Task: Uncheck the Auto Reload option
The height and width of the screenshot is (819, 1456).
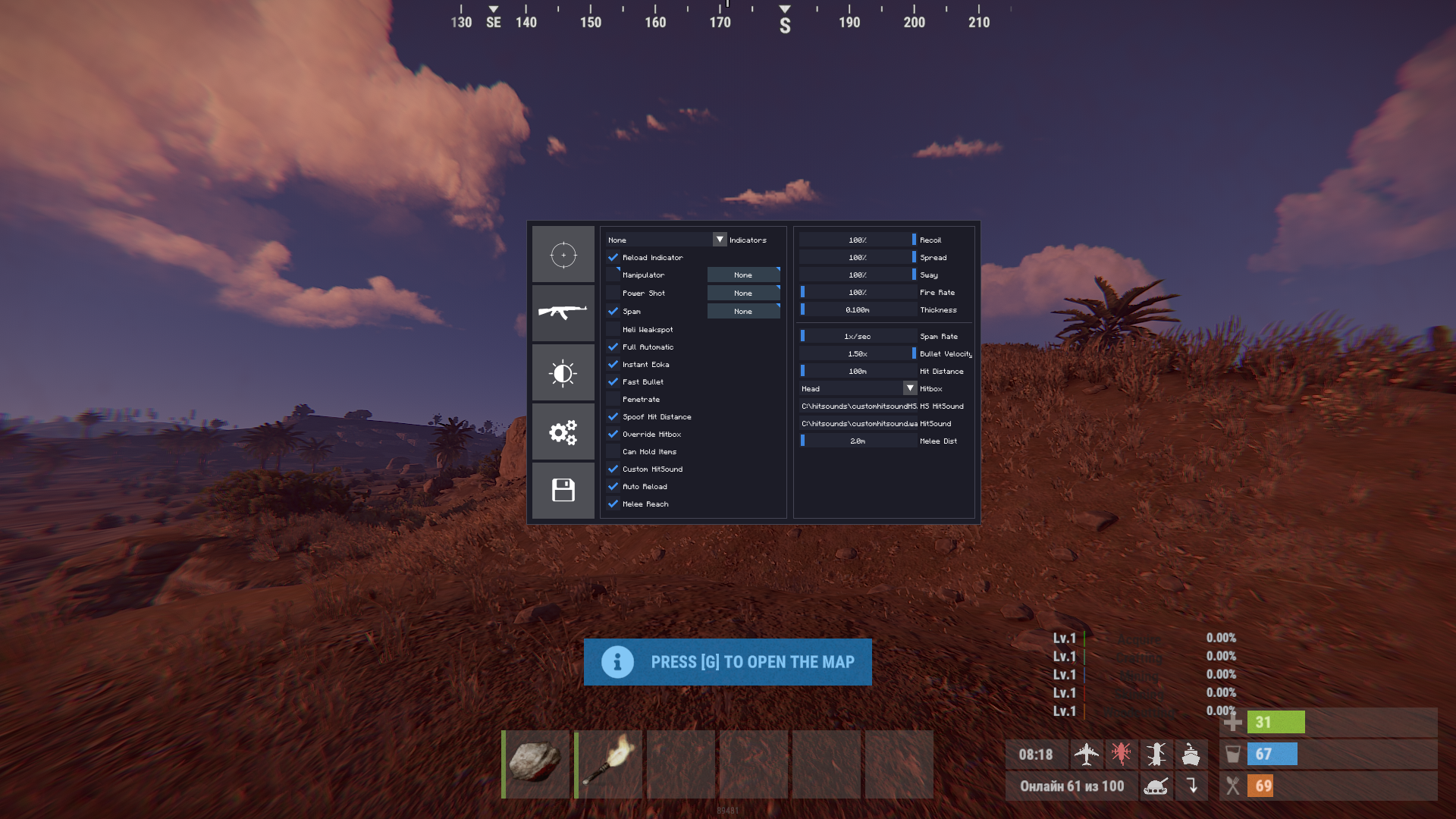Action: pyautogui.click(x=613, y=487)
